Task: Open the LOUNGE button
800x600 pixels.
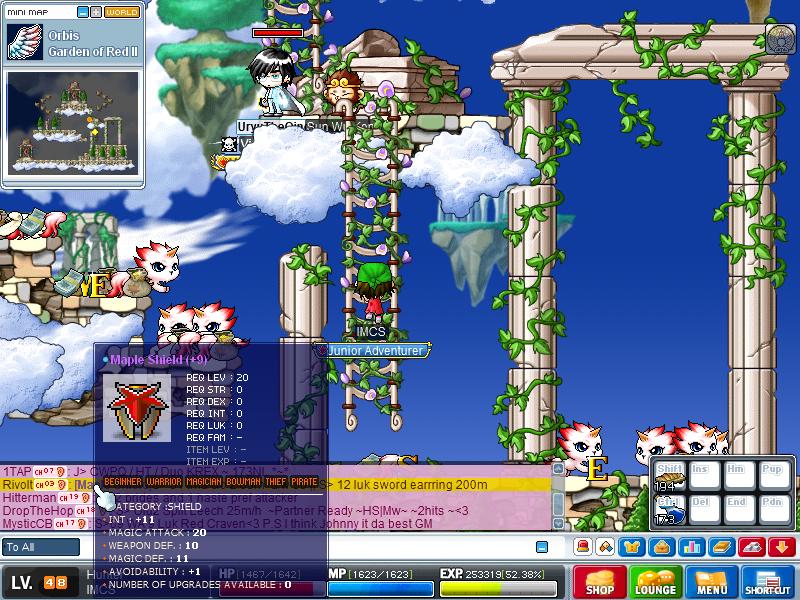Action: click(x=655, y=582)
